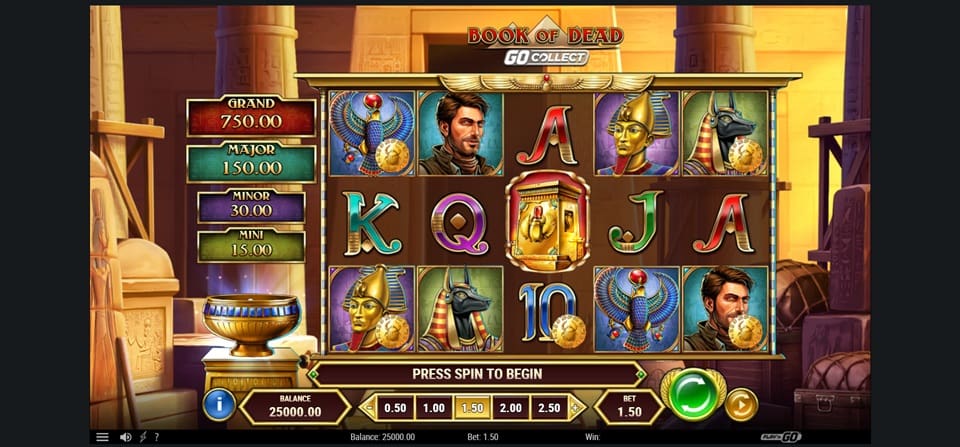Open the question mark help
960x447 pixels.
(x=156, y=437)
